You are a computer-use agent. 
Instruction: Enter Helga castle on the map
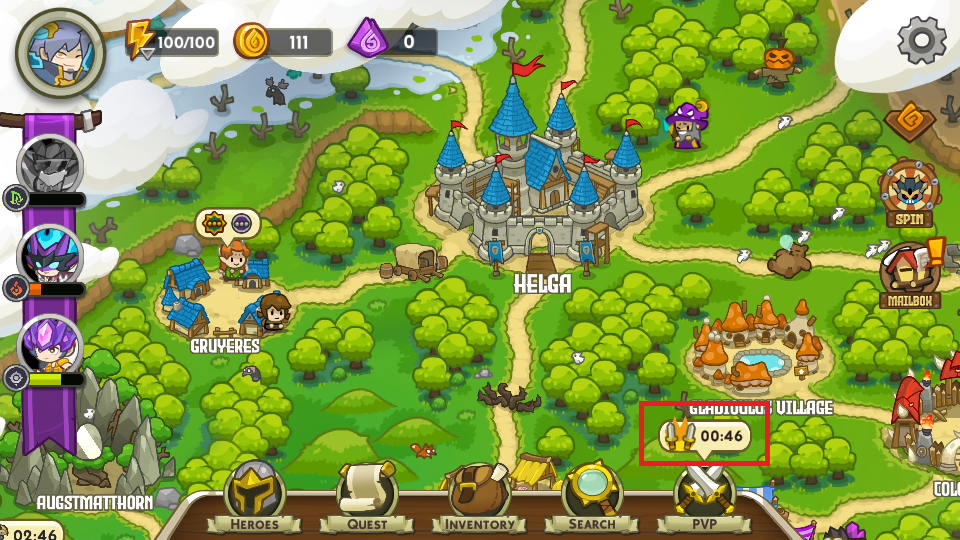[538, 190]
